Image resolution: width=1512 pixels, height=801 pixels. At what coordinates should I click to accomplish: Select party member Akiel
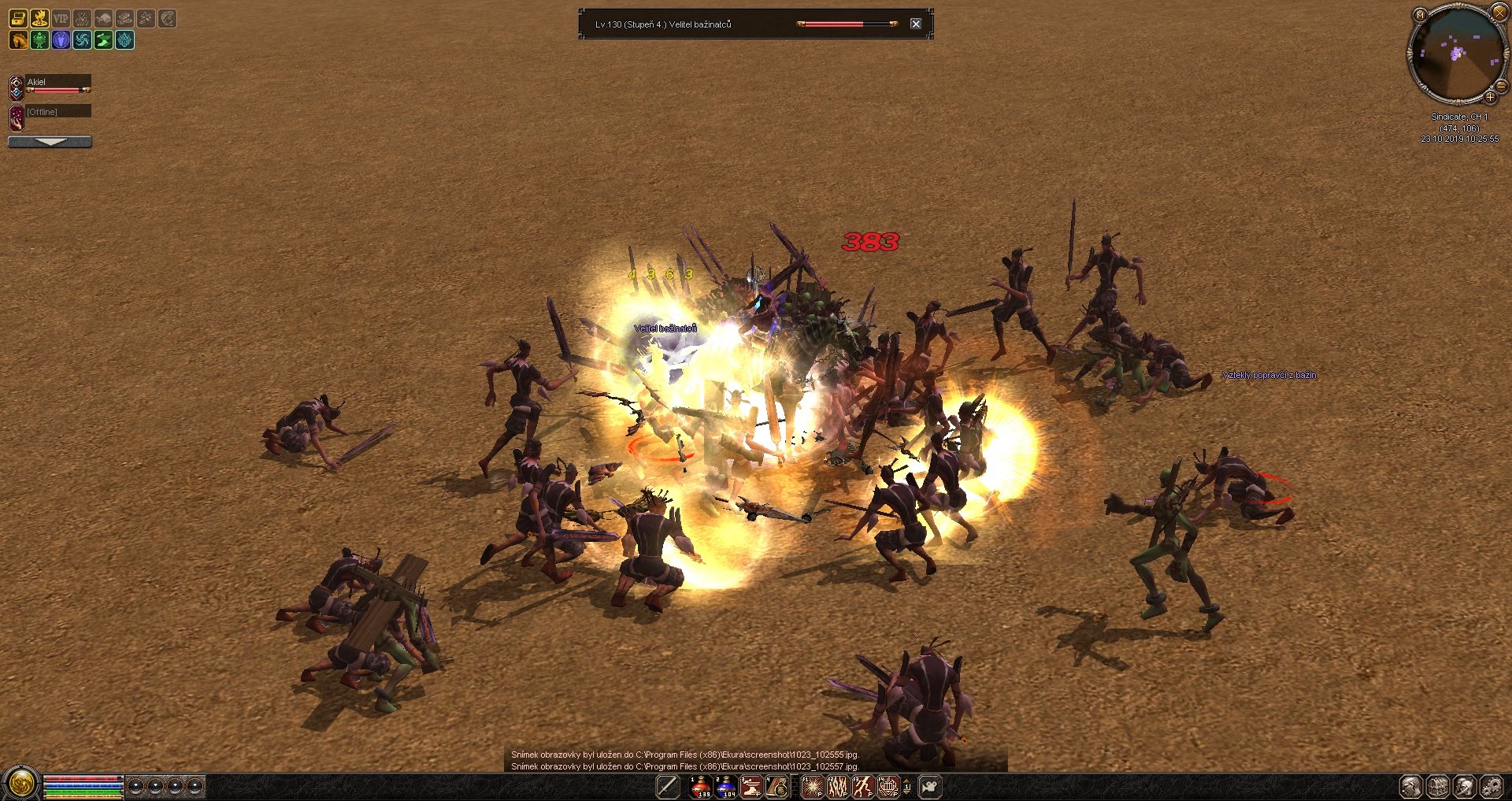[57, 83]
